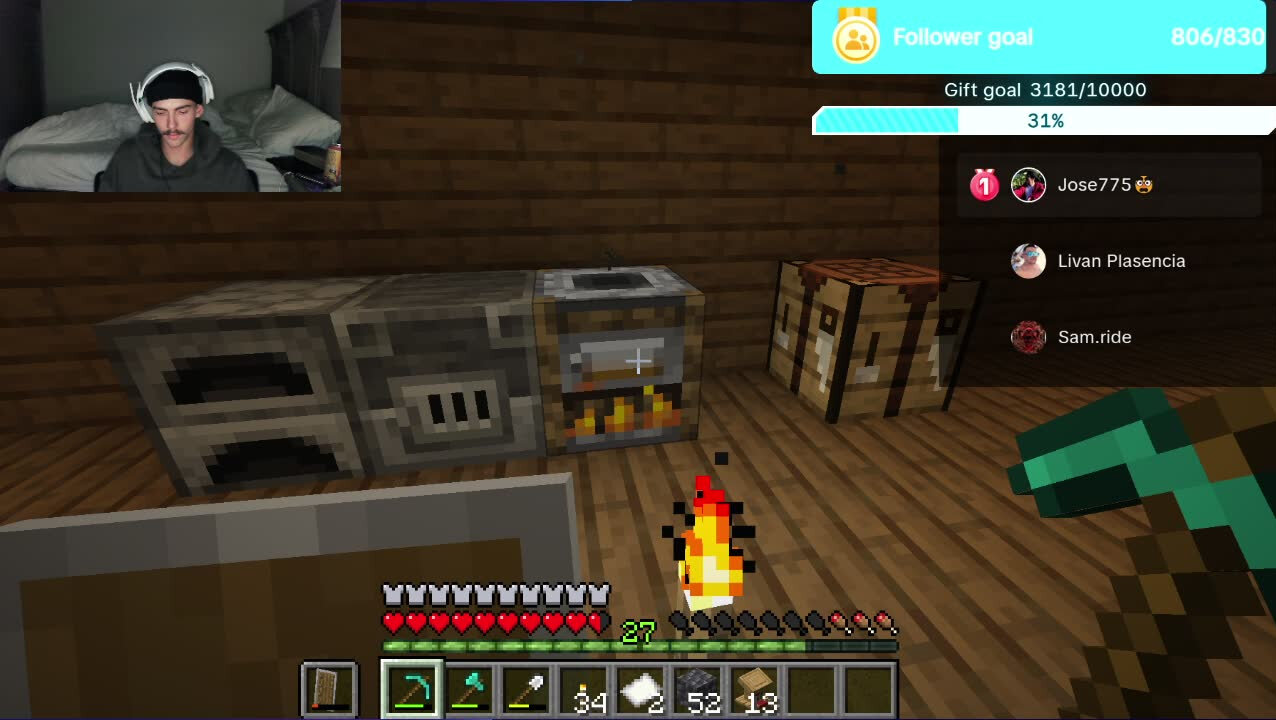Pick the white item stack of 2
The image size is (1276, 720).
[640, 689]
